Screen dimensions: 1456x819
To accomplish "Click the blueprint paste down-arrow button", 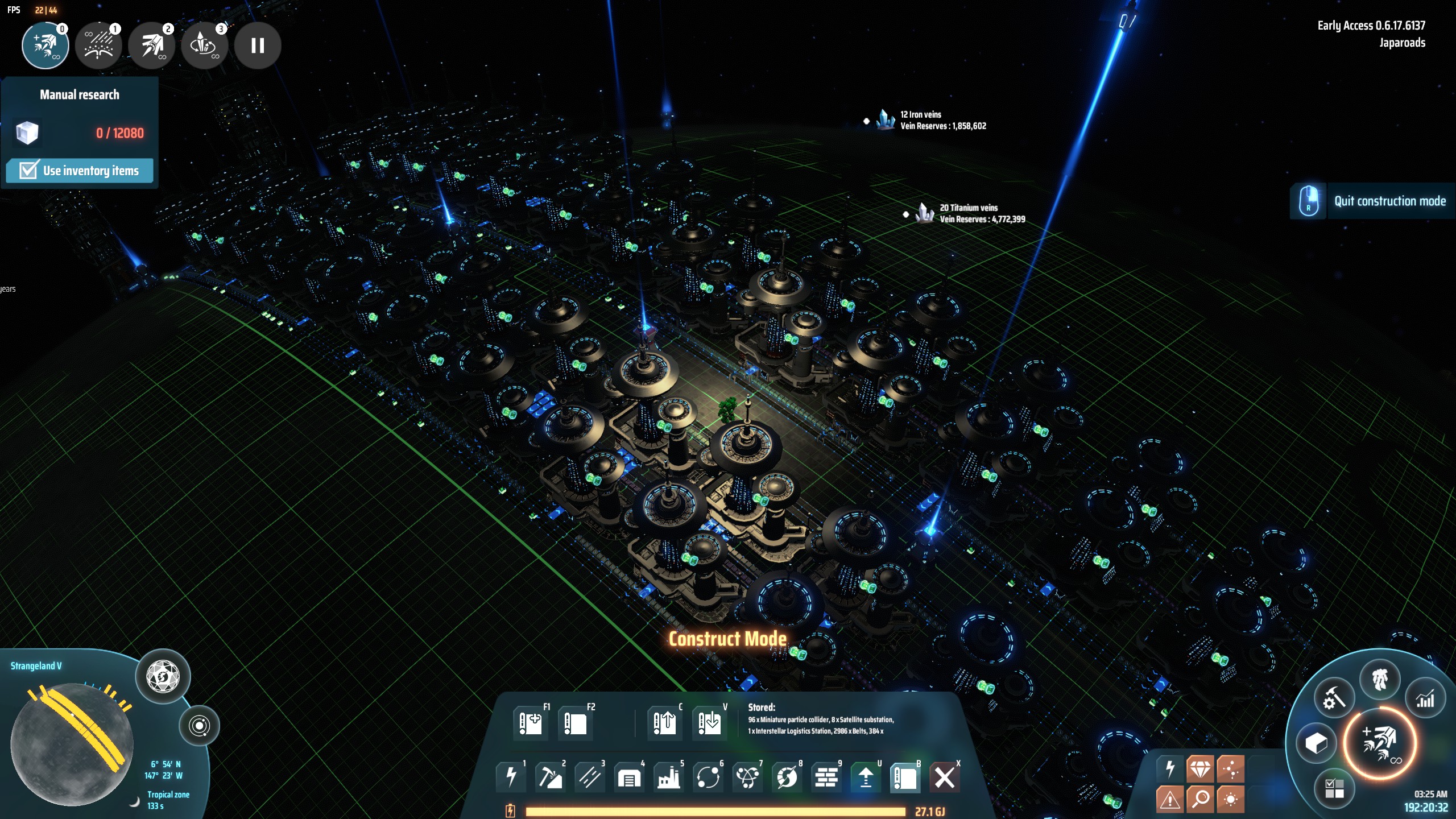I will click(709, 723).
